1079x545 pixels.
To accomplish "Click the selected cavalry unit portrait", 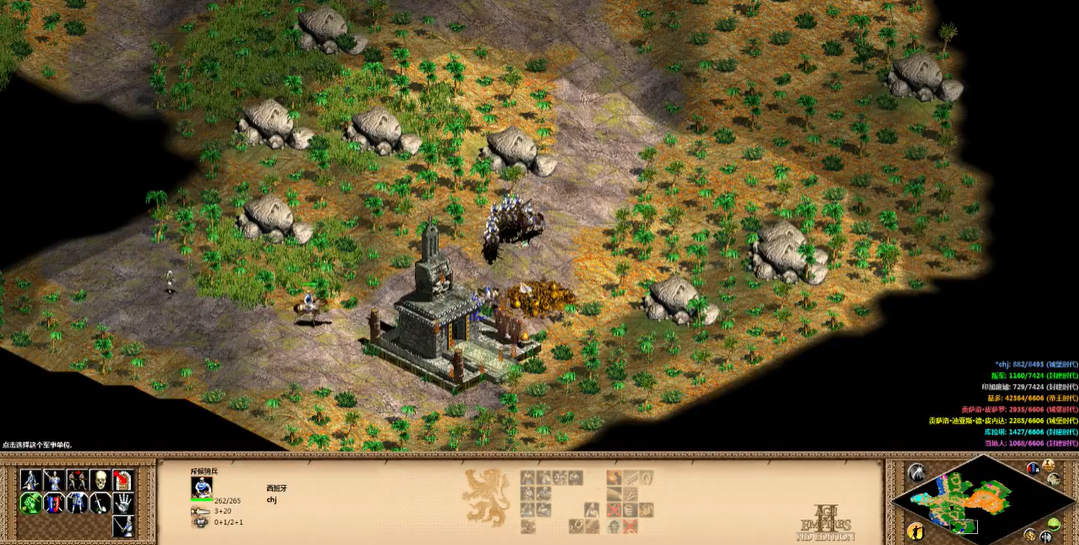I will point(202,487).
